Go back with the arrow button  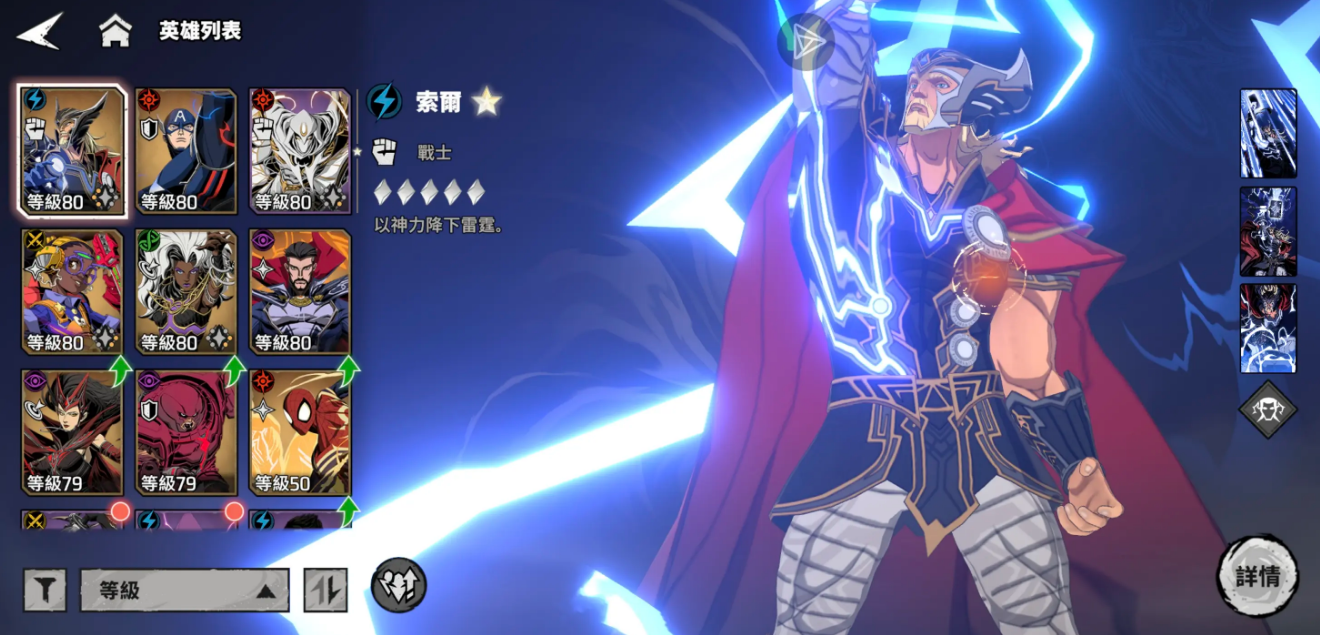point(40,31)
